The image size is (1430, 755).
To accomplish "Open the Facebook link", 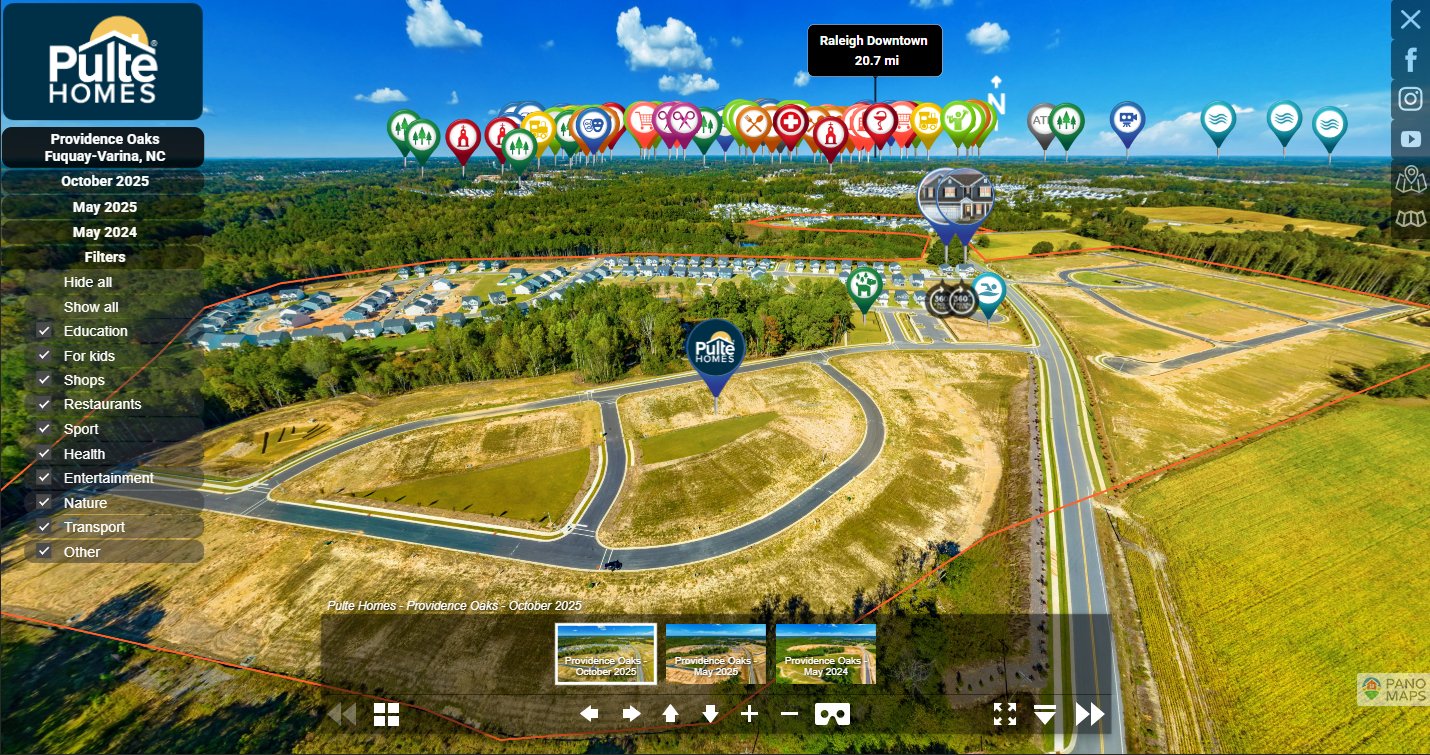I will click(x=1410, y=60).
